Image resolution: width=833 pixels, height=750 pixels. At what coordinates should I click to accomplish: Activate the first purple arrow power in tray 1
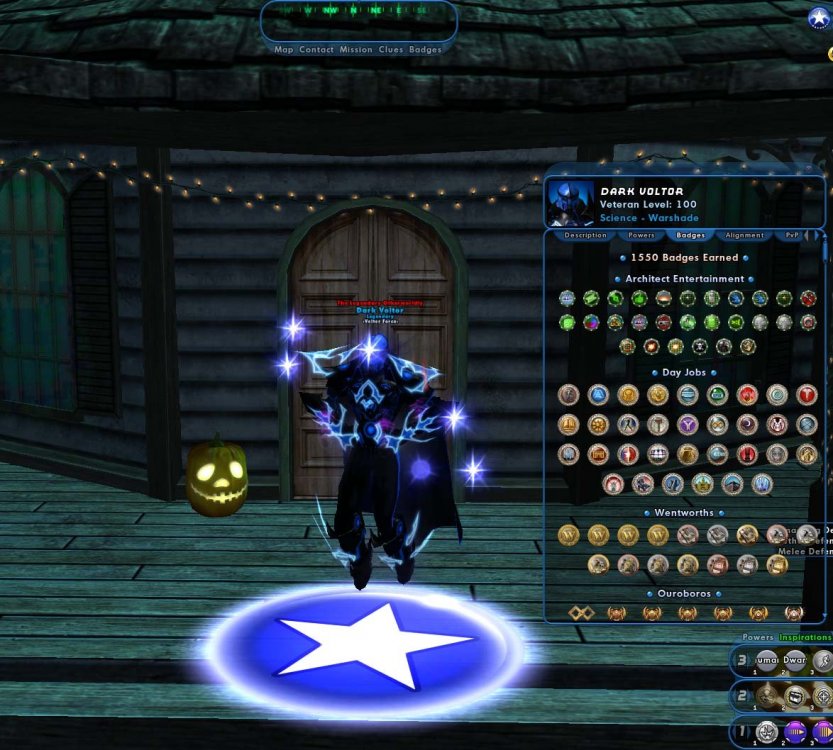pos(795,732)
